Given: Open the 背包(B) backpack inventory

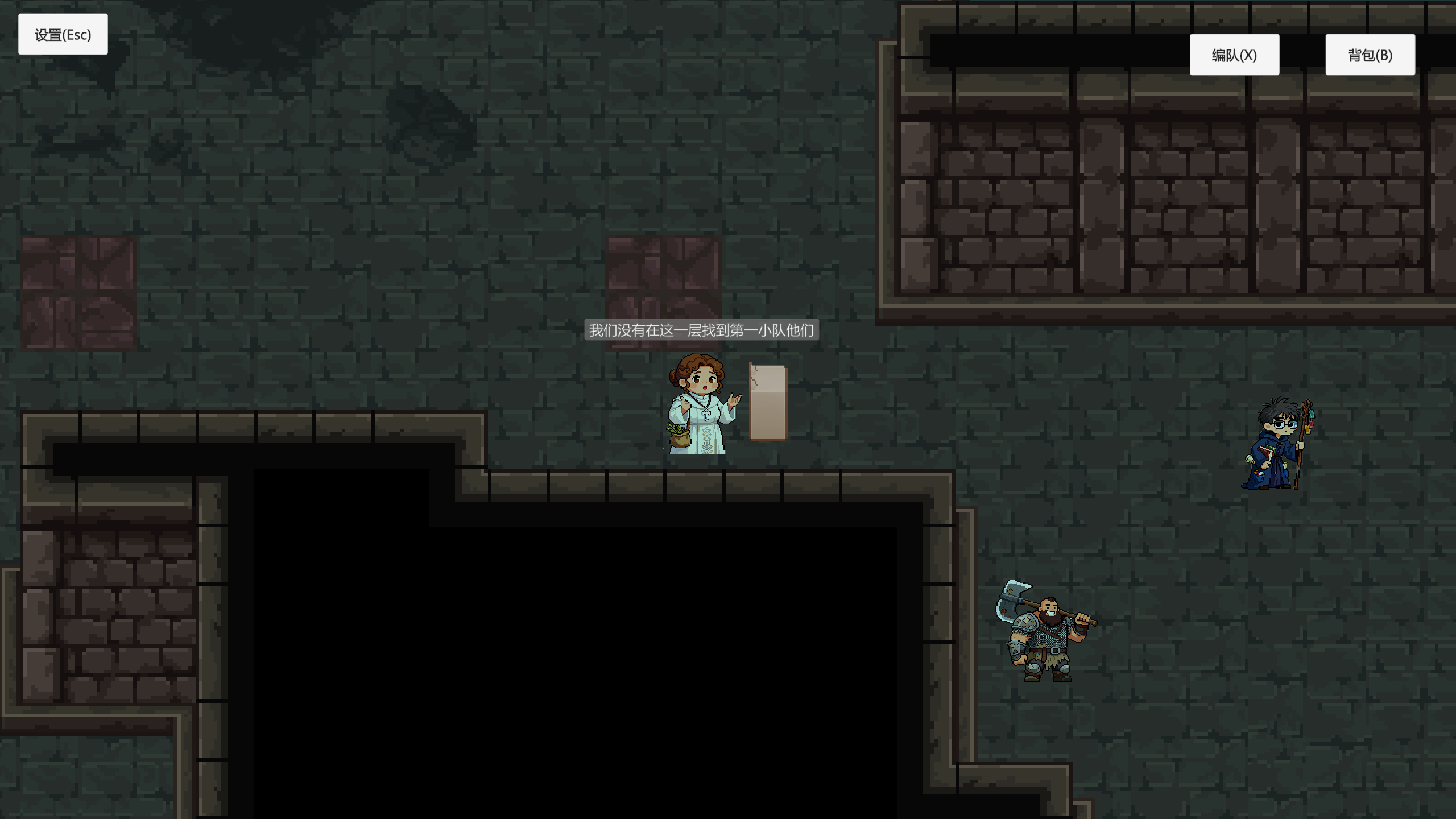Looking at the screenshot, I should click(1370, 55).
